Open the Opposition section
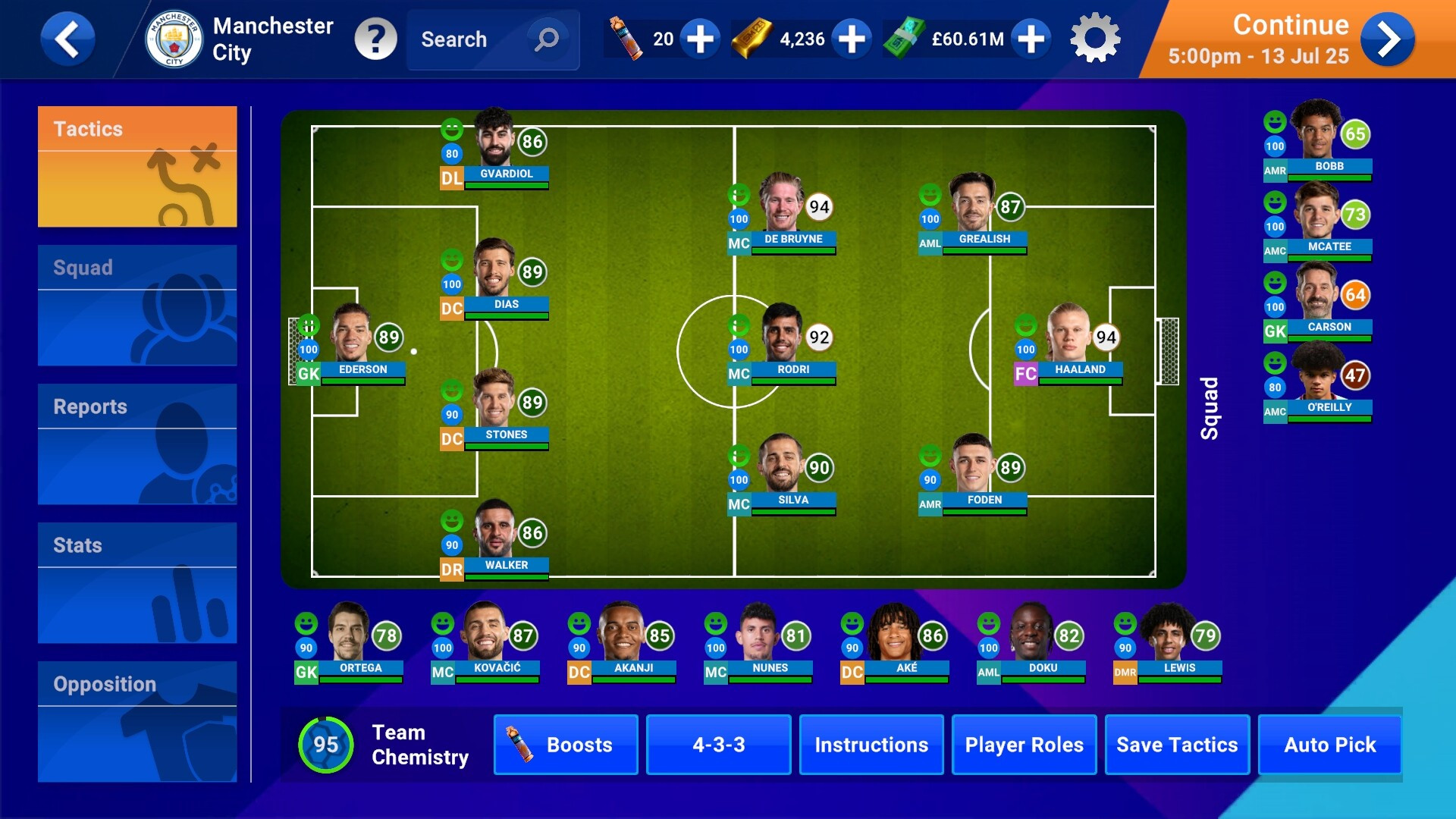The width and height of the screenshot is (1456, 819). (137, 721)
